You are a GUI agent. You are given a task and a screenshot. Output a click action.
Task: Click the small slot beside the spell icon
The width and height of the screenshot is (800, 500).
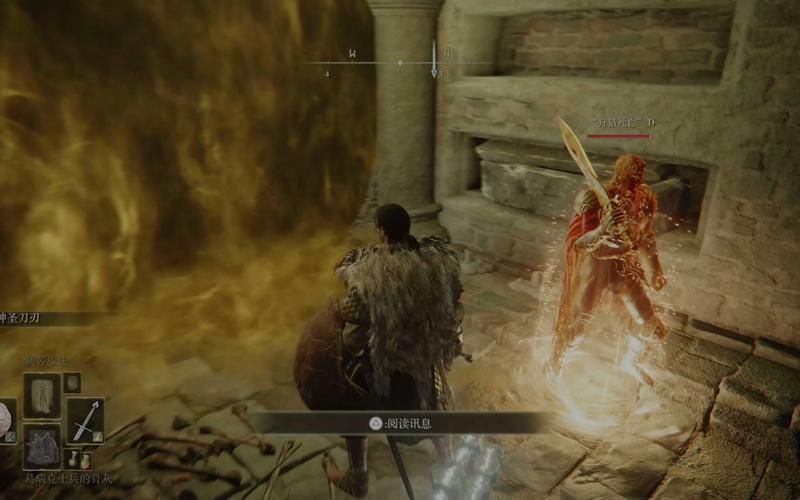click(x=72, y=382)
